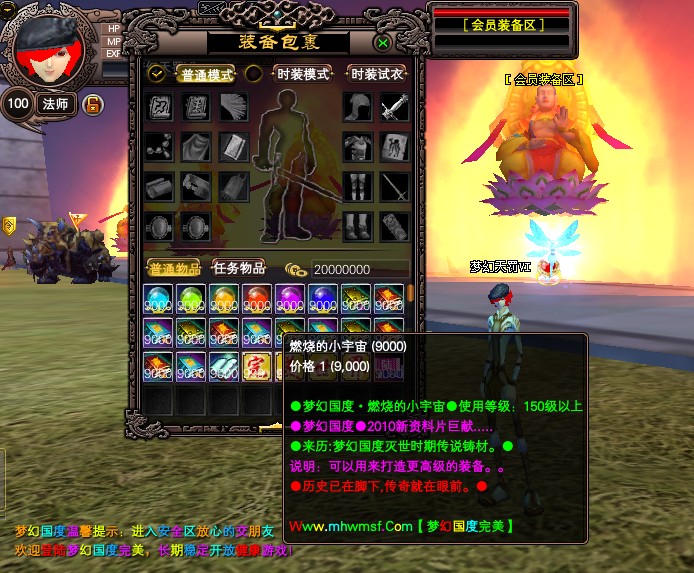Select the chest armor equipment slot
Screen dimensions: 694x573
358,147
